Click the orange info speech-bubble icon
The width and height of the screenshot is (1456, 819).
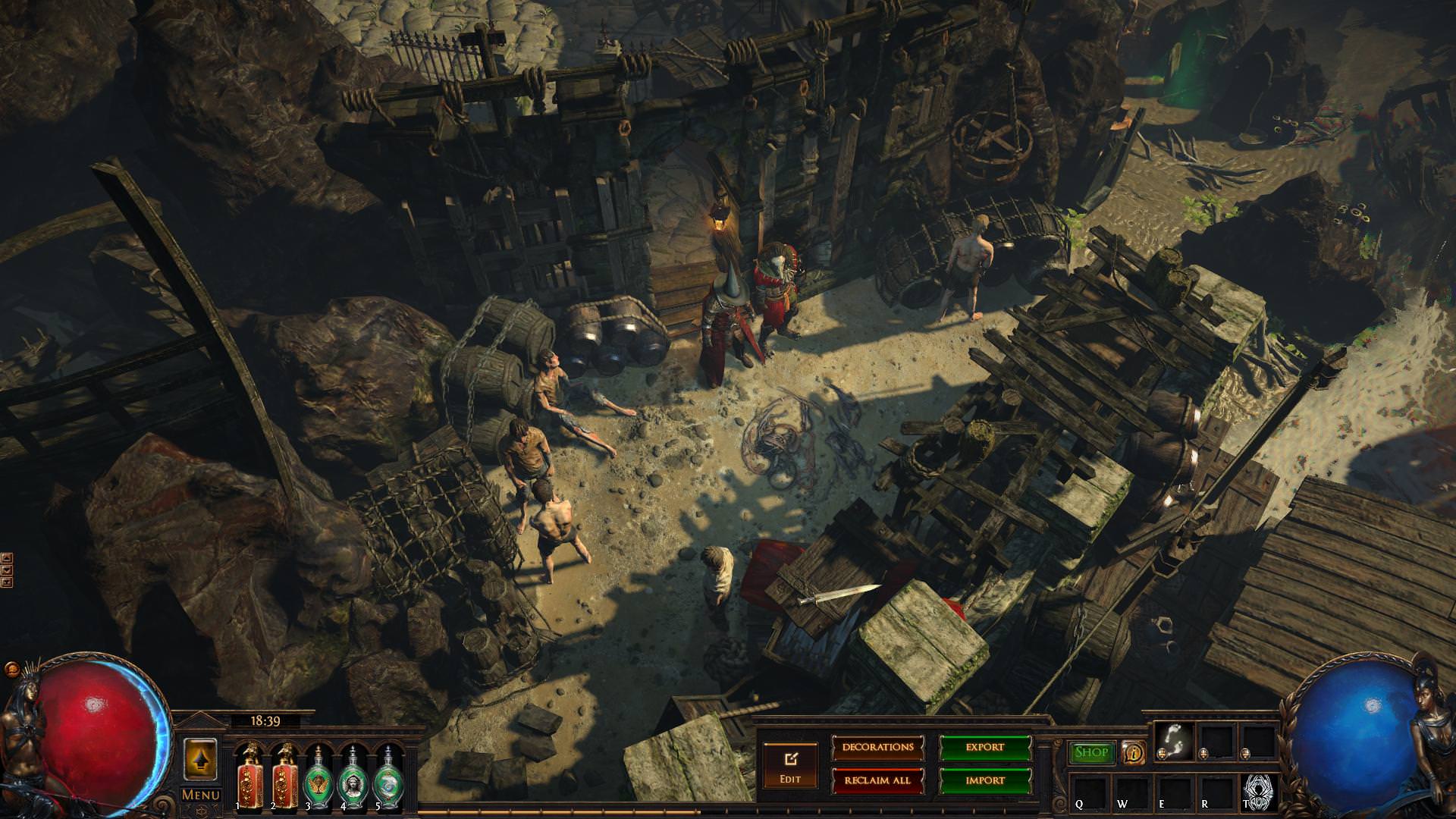(x=1134, y=752)
